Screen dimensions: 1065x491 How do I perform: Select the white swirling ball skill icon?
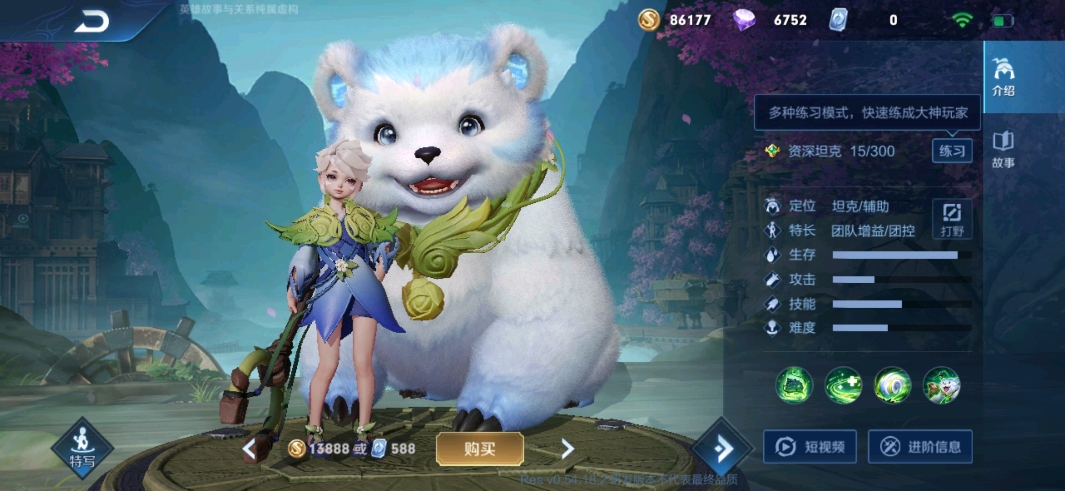click(x=892, y=385)
